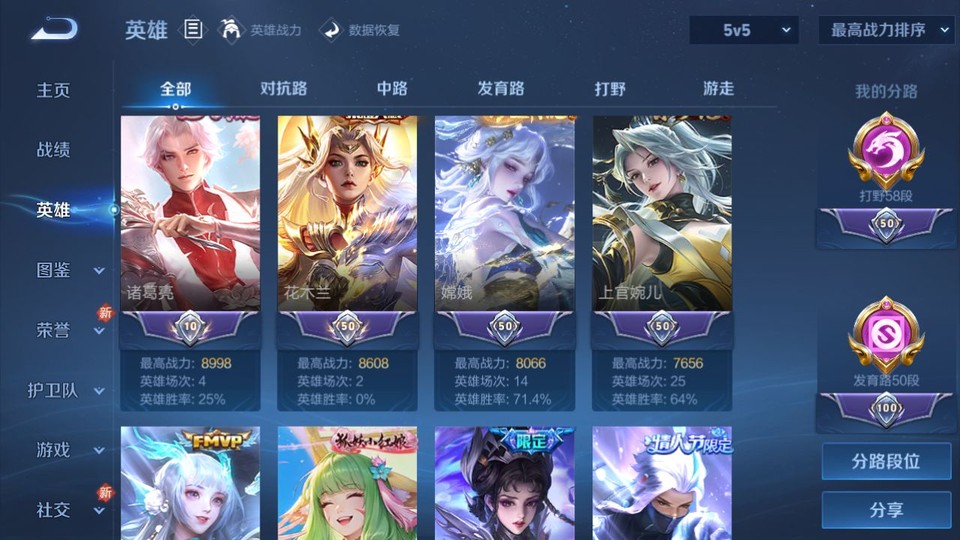
Task: Click the 分路段位 lane rank button
Action: (x=886, y=462)
